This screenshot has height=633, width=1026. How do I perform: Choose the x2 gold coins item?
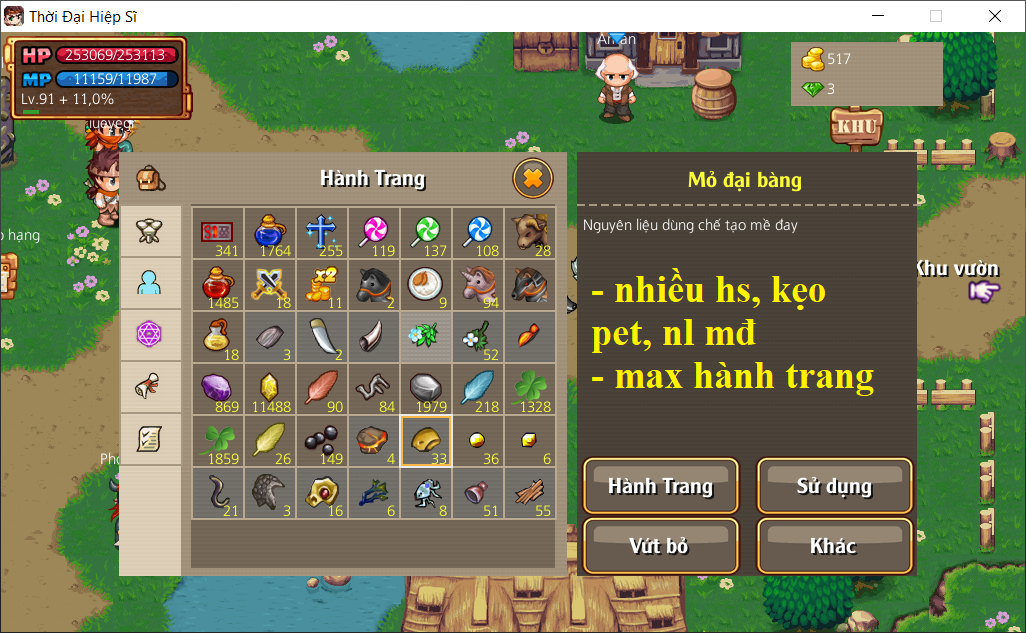321,285
